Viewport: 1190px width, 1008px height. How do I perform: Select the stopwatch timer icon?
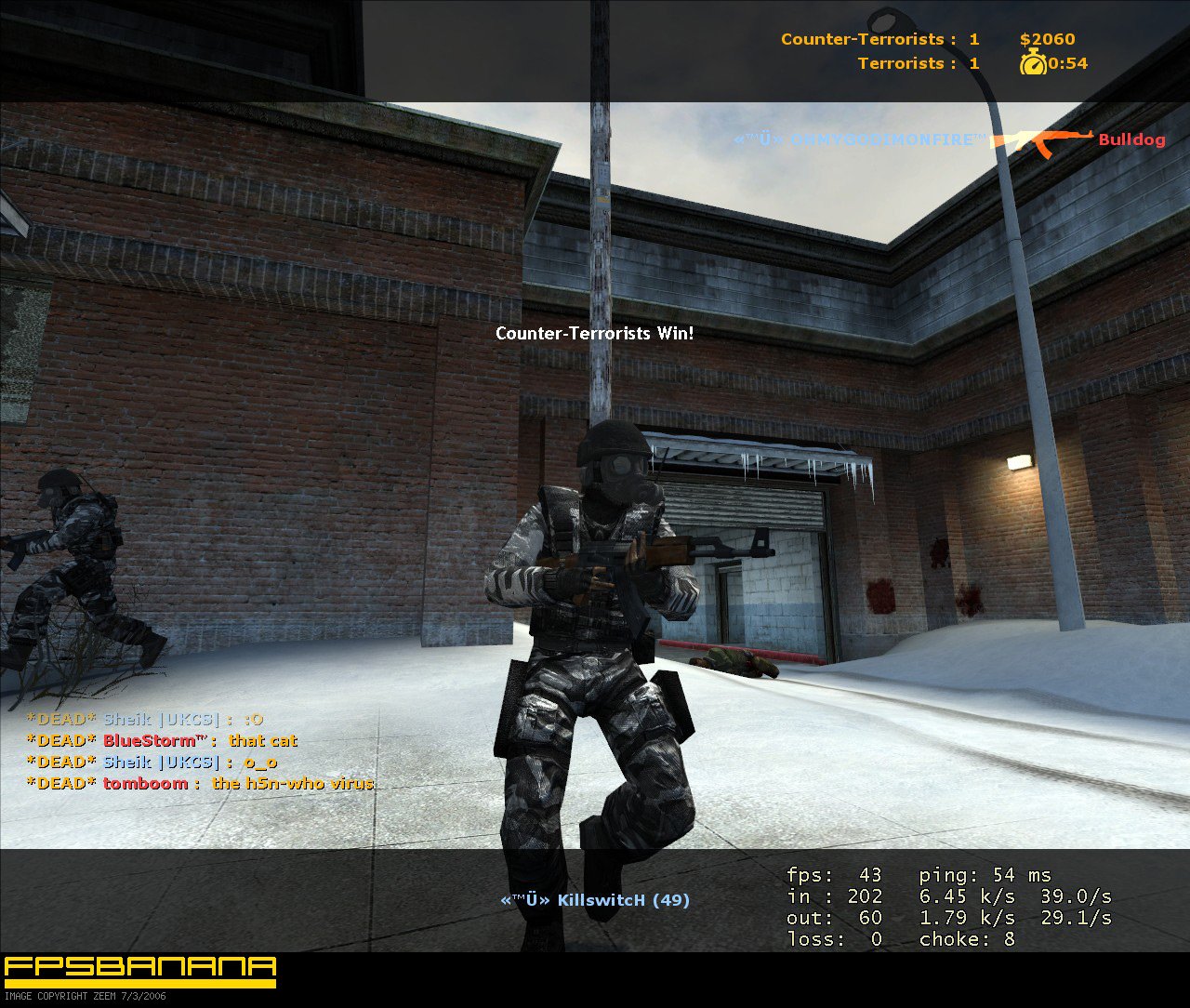pos(1035,63)
